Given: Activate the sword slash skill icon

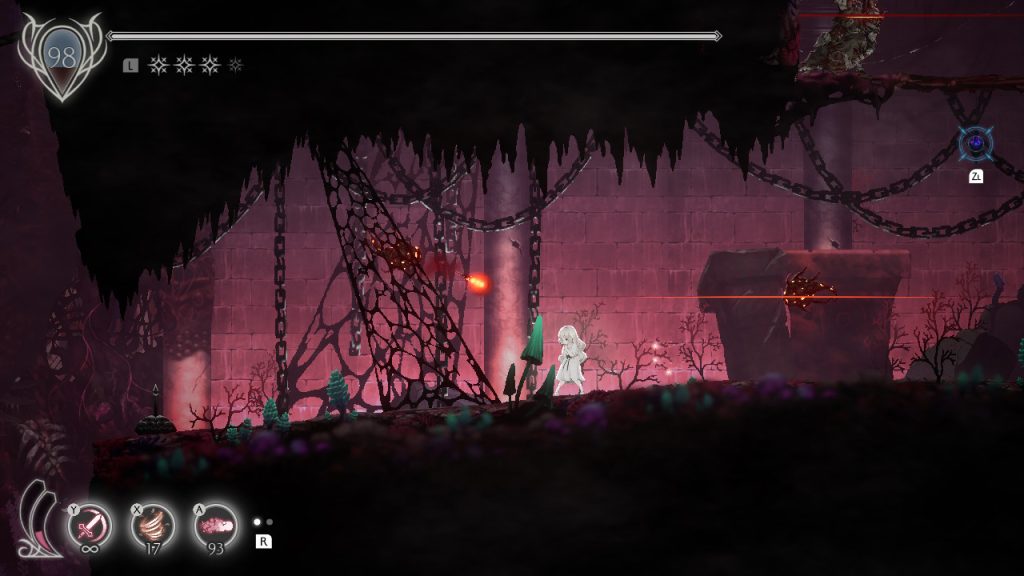Looking at the screenshot, I should pyautogui.click(x=89, y=525).
